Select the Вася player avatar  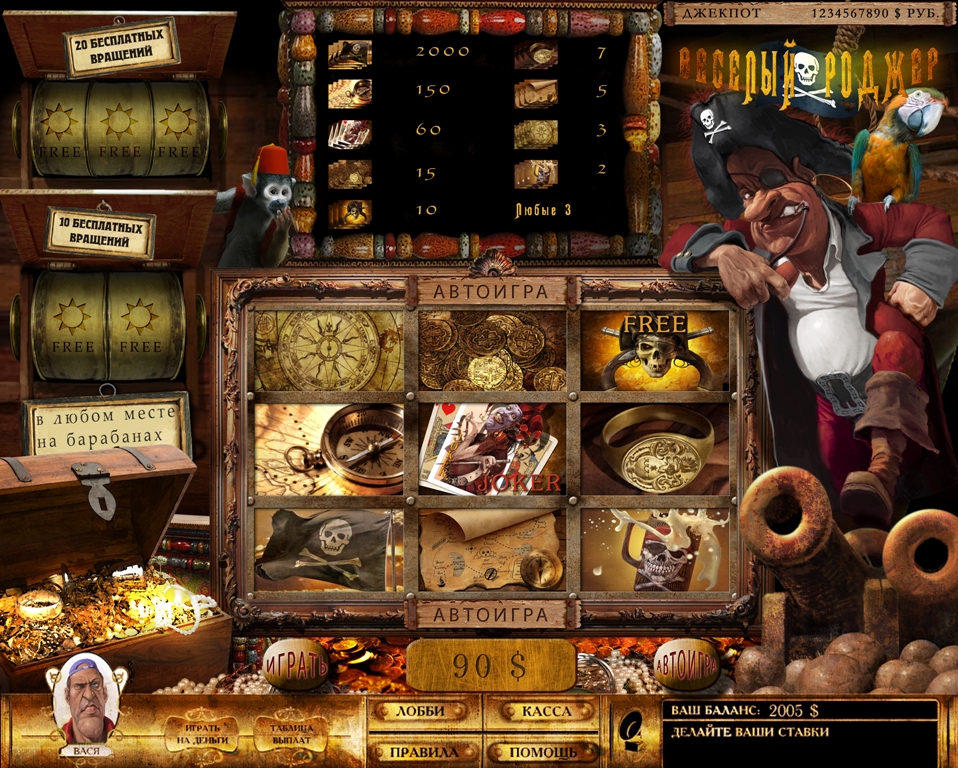coord(85,700)
